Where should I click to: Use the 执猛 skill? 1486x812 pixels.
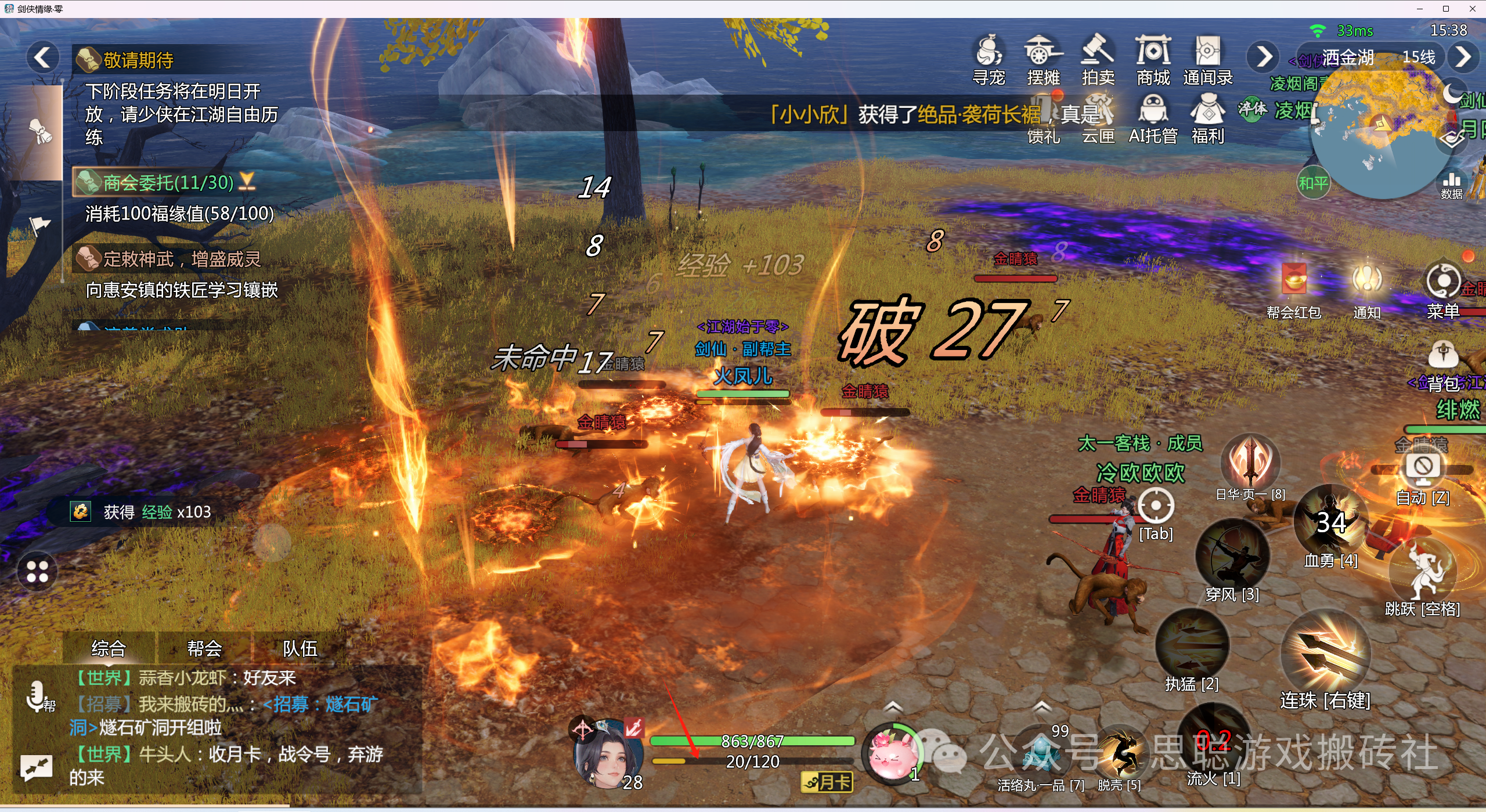(x=1192, y=644)
